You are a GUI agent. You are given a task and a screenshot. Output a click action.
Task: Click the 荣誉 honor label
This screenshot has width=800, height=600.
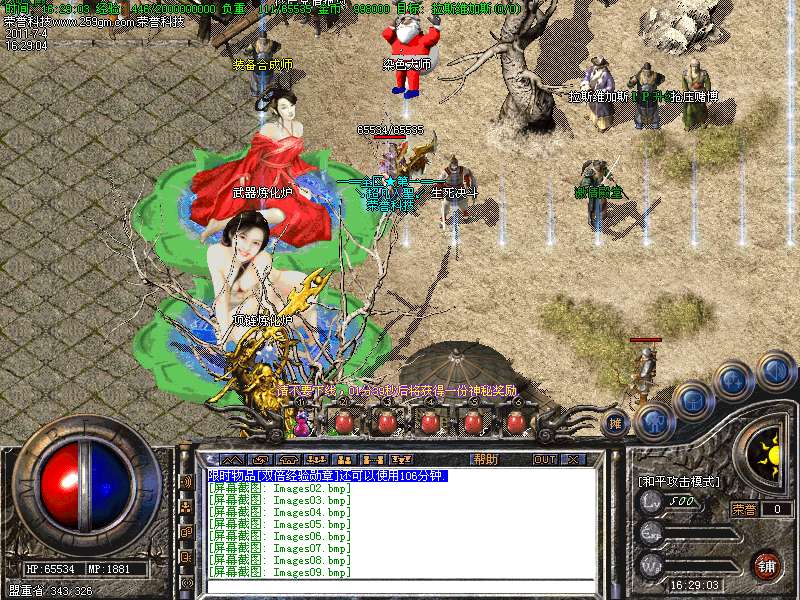point(744,509)
